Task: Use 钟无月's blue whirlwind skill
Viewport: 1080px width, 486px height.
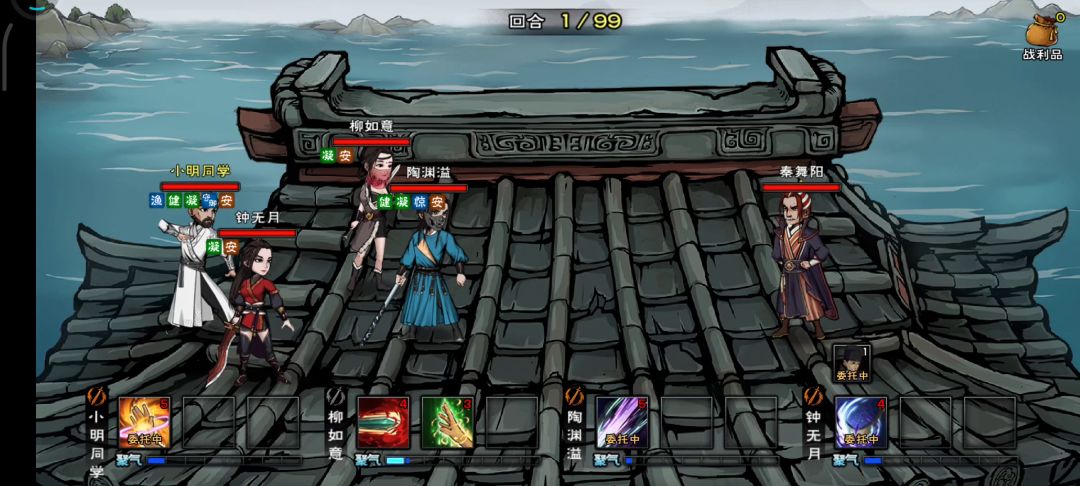Action: click(861, 422)
